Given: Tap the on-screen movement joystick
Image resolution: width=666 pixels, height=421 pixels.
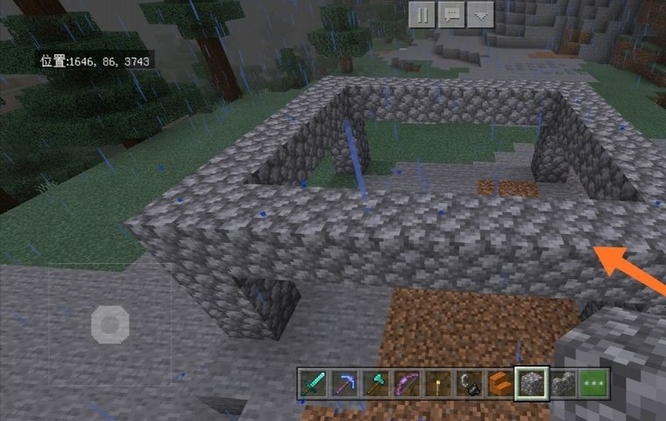Looking at the screenshot, I should tap(110, 324).
